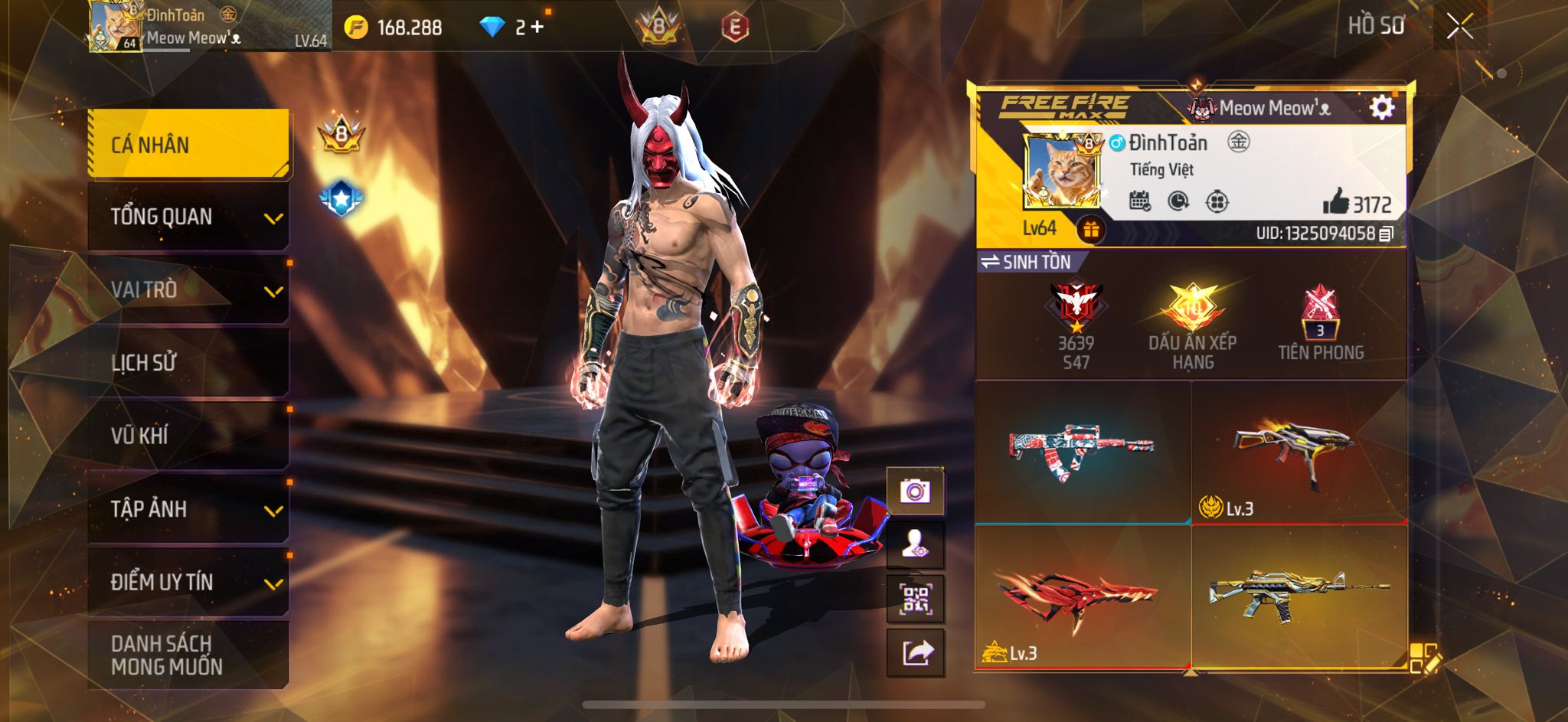Screen dimensions: 1568x722
Task: Switch the SINH TỒN mode selector
Action: point(1026,262)
